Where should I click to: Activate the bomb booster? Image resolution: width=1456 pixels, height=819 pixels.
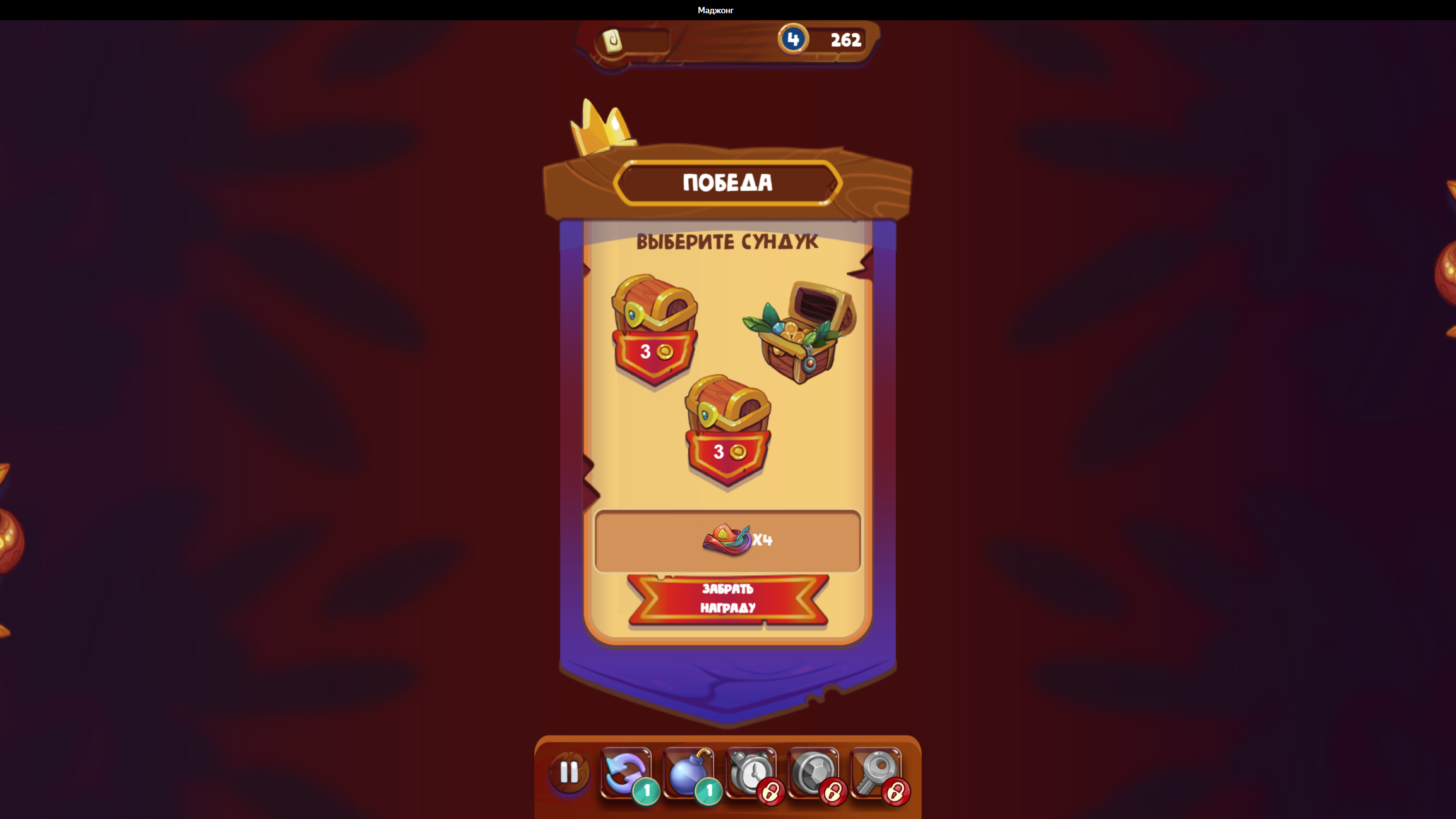click(687, 772)
